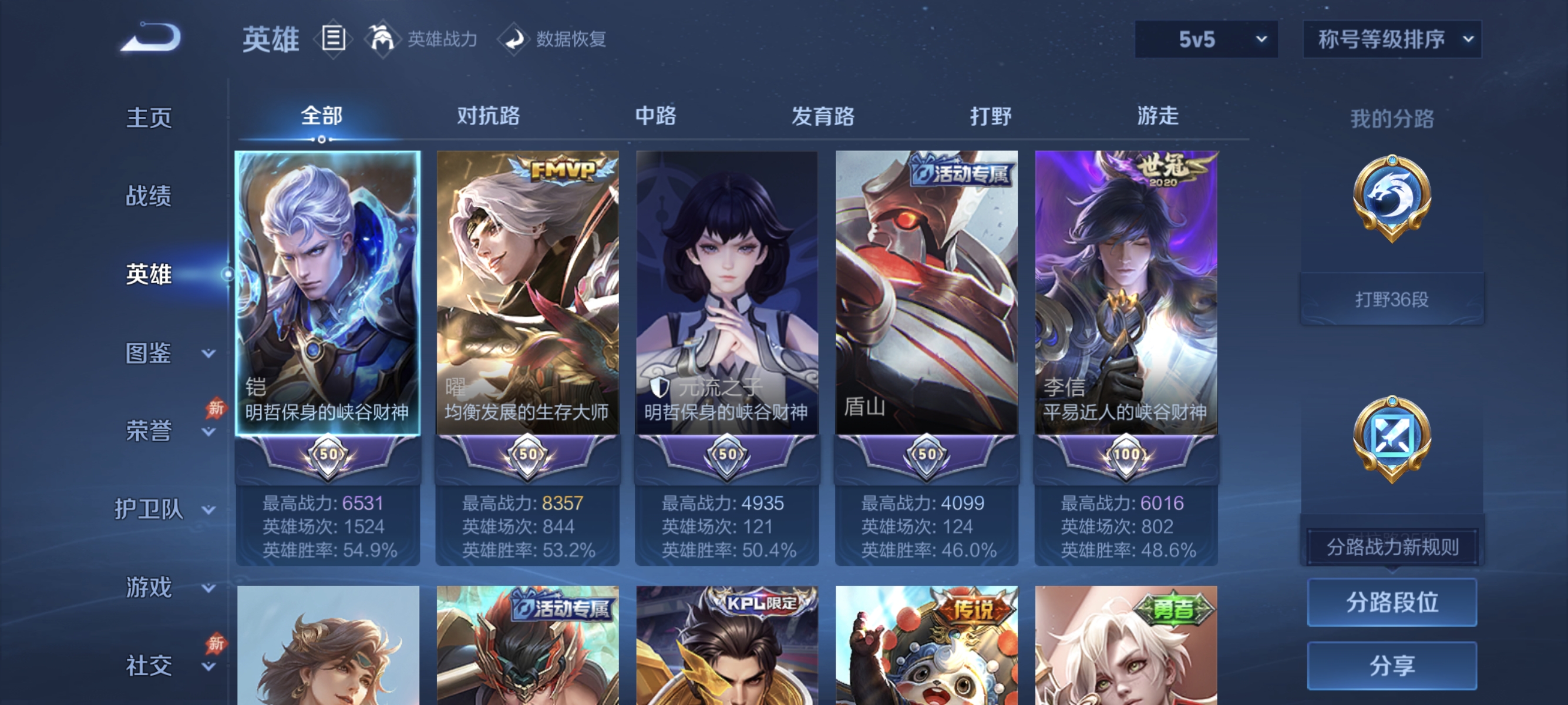Screen dimensions: 1568x705
Task: Switch to the 对抗路 tab
Action: pos(488,117)
